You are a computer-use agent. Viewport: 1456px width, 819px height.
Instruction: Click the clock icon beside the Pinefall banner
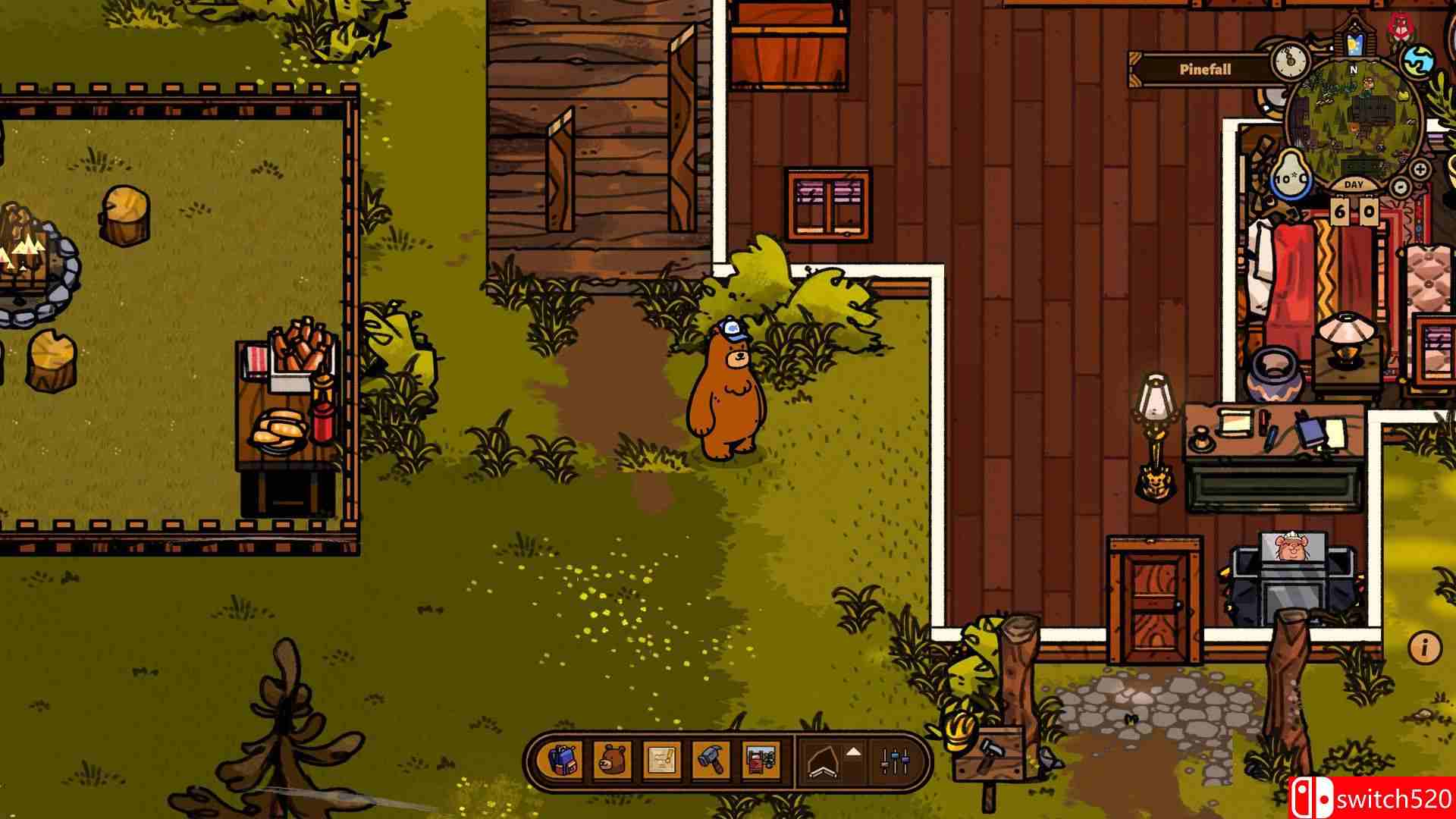tap(1289, 61)
